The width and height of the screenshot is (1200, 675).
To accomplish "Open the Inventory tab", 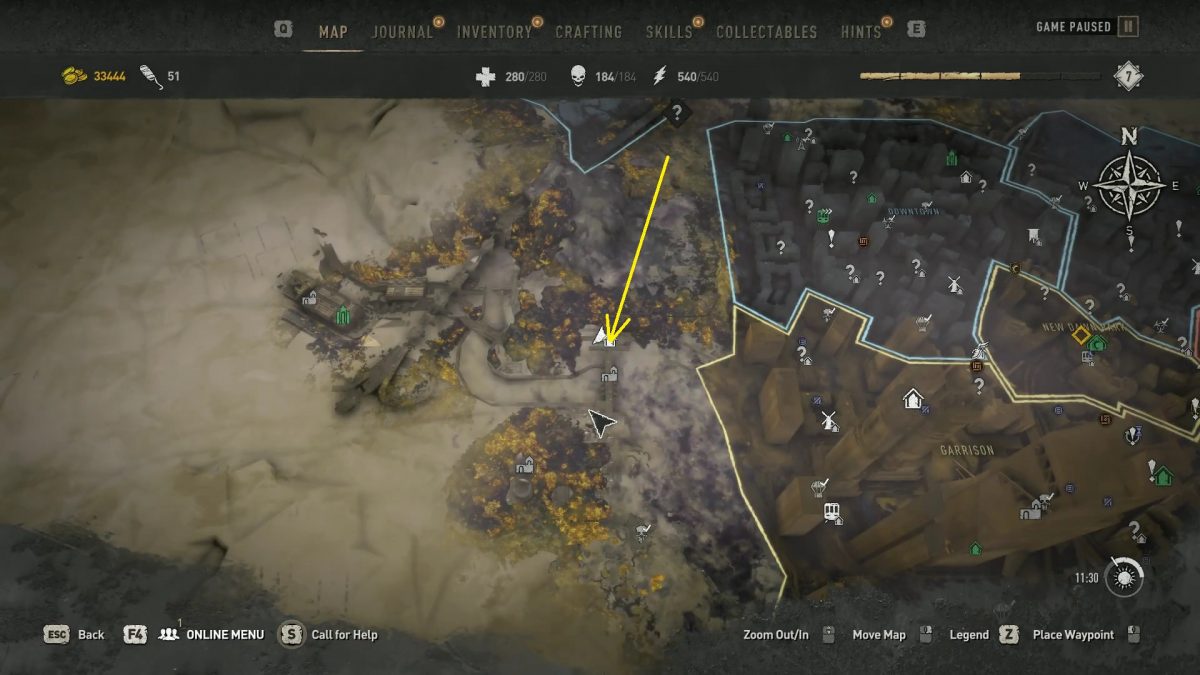I will [494, 32].
